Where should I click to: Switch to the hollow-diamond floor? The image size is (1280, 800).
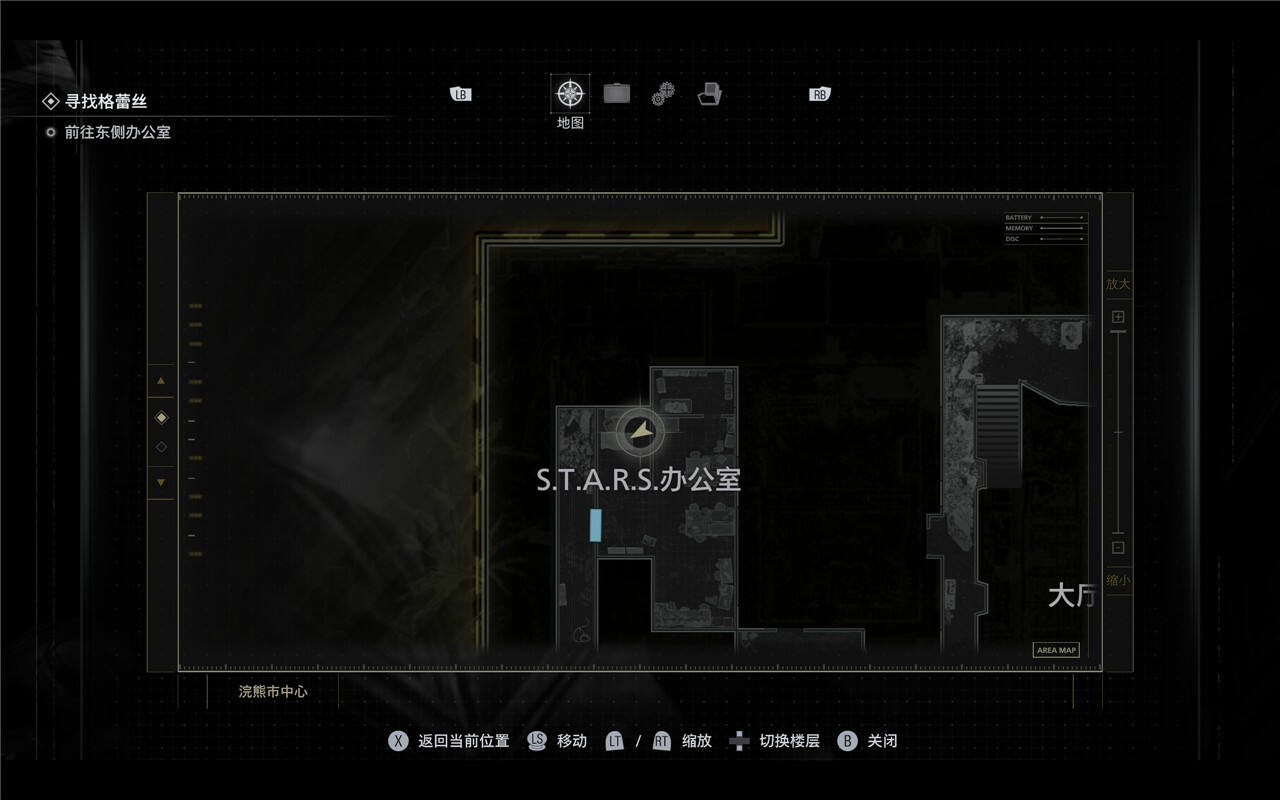tap(161, 447)
